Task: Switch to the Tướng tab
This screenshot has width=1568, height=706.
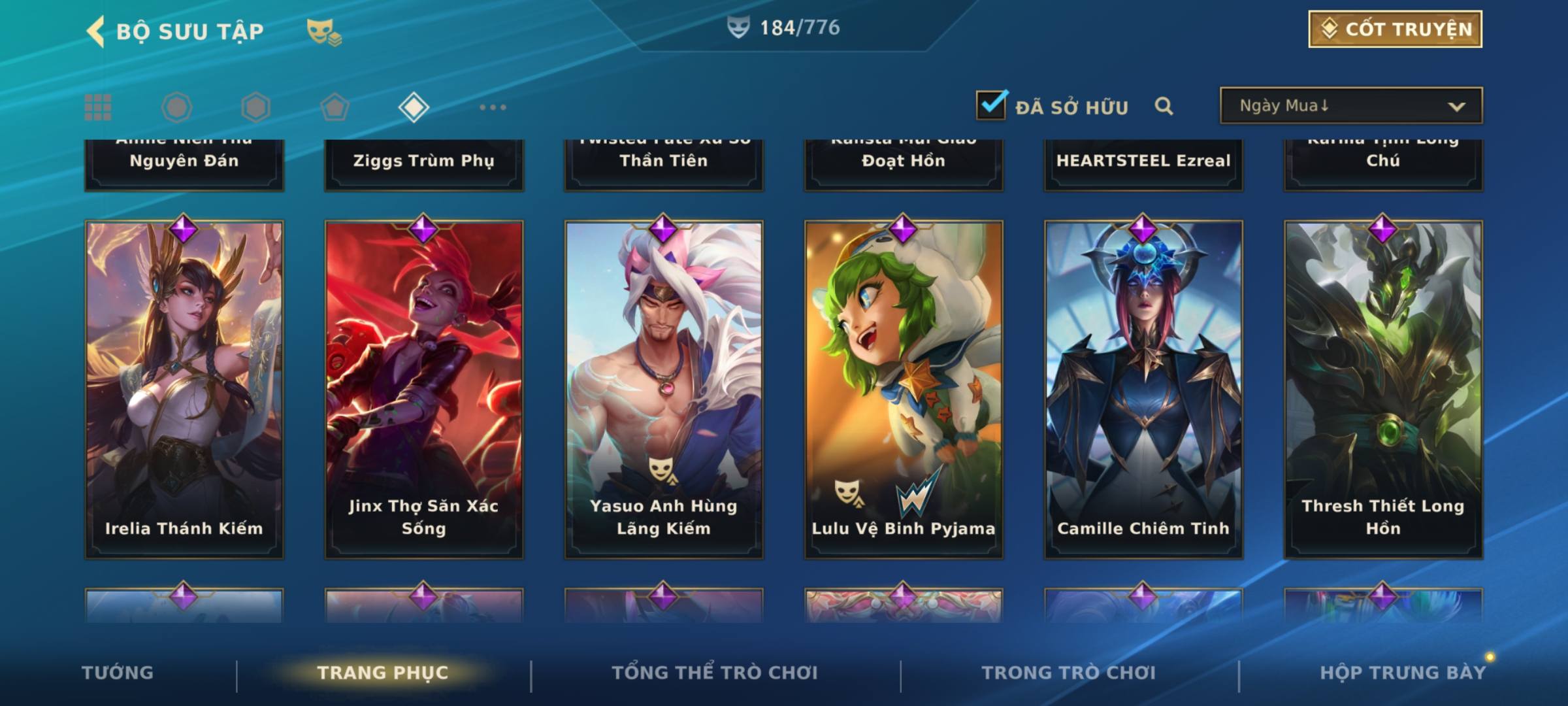Action: click(118, 673)
